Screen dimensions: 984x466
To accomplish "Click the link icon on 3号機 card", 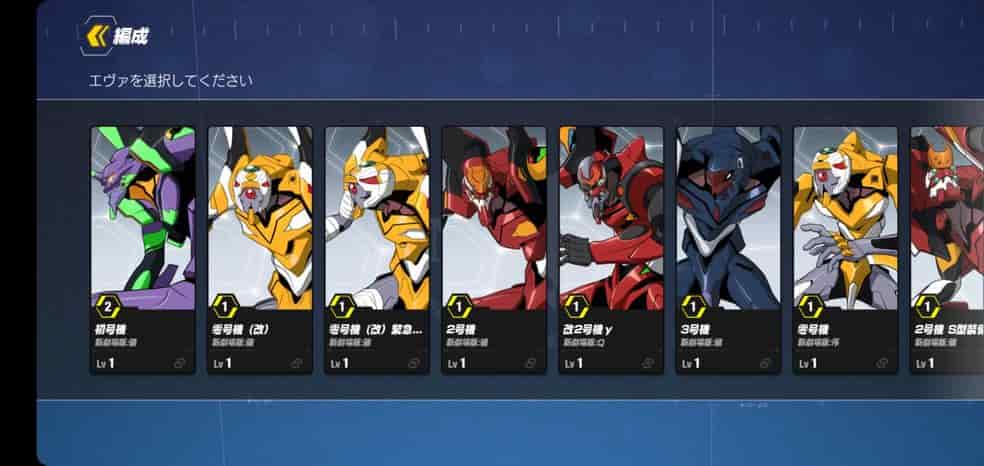I will (x=765, y=364).
